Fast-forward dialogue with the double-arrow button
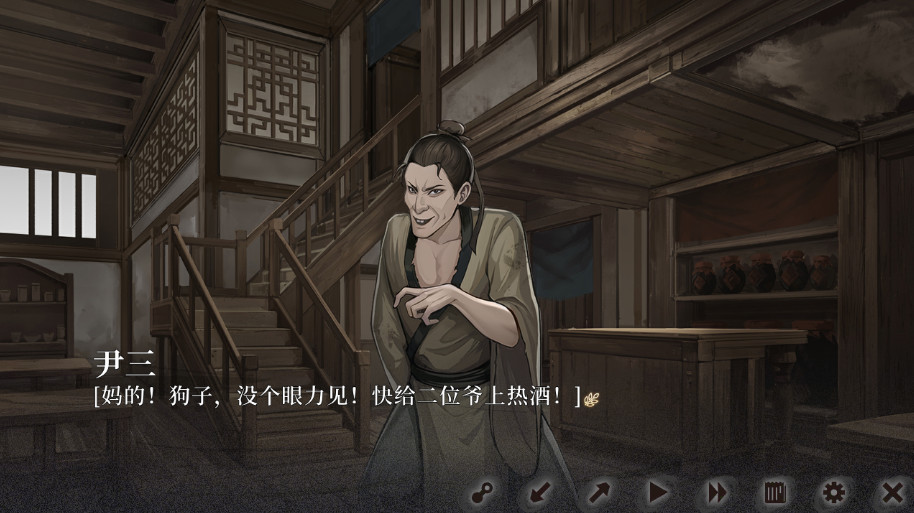The width and height of the screenshot is (914, 513). pos(717,492)
